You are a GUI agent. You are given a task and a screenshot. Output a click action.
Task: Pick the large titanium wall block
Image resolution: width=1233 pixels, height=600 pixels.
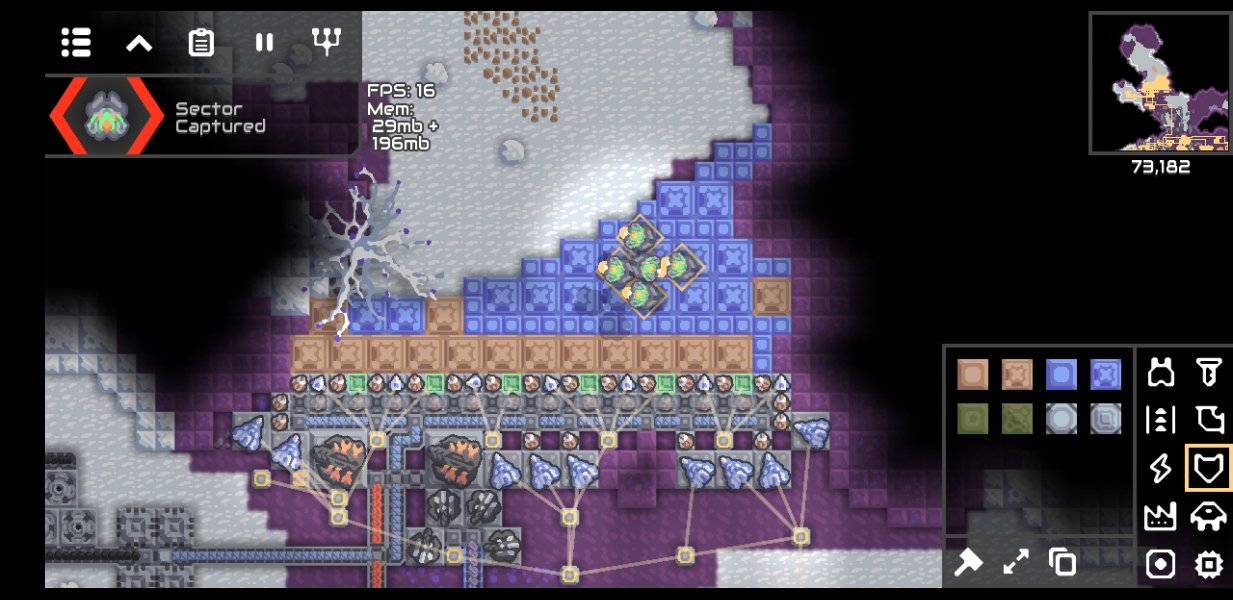1106,374
